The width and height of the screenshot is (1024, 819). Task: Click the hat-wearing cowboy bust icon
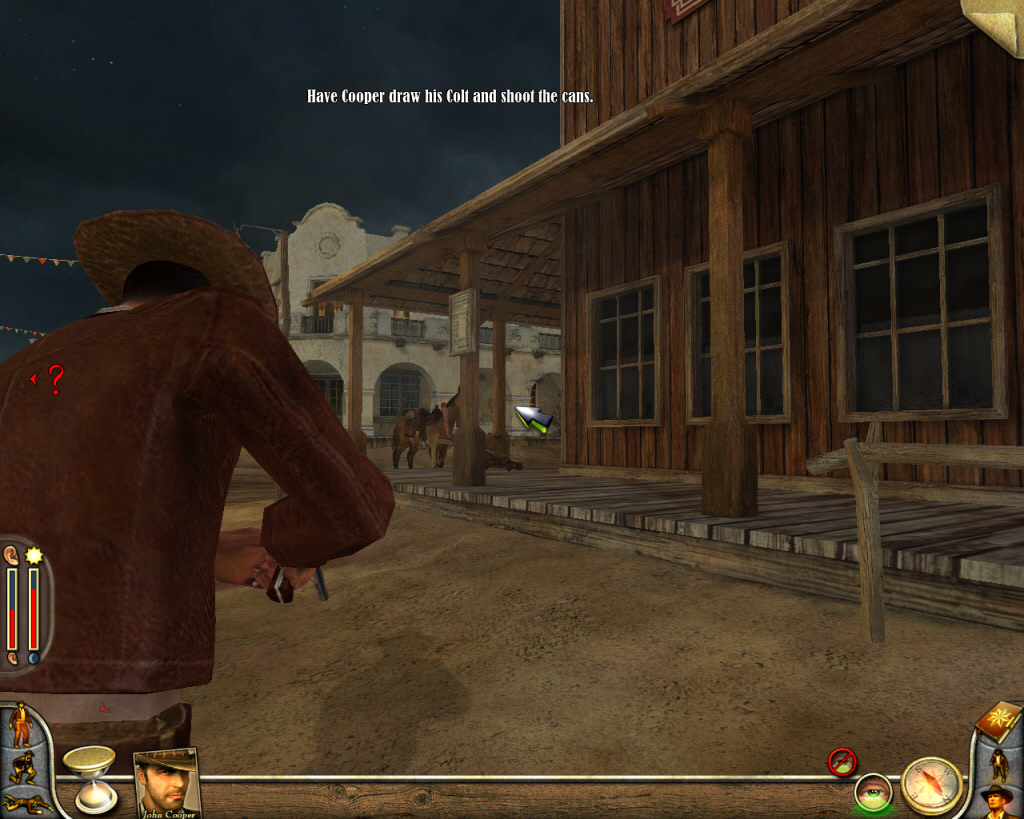(996, 802)
